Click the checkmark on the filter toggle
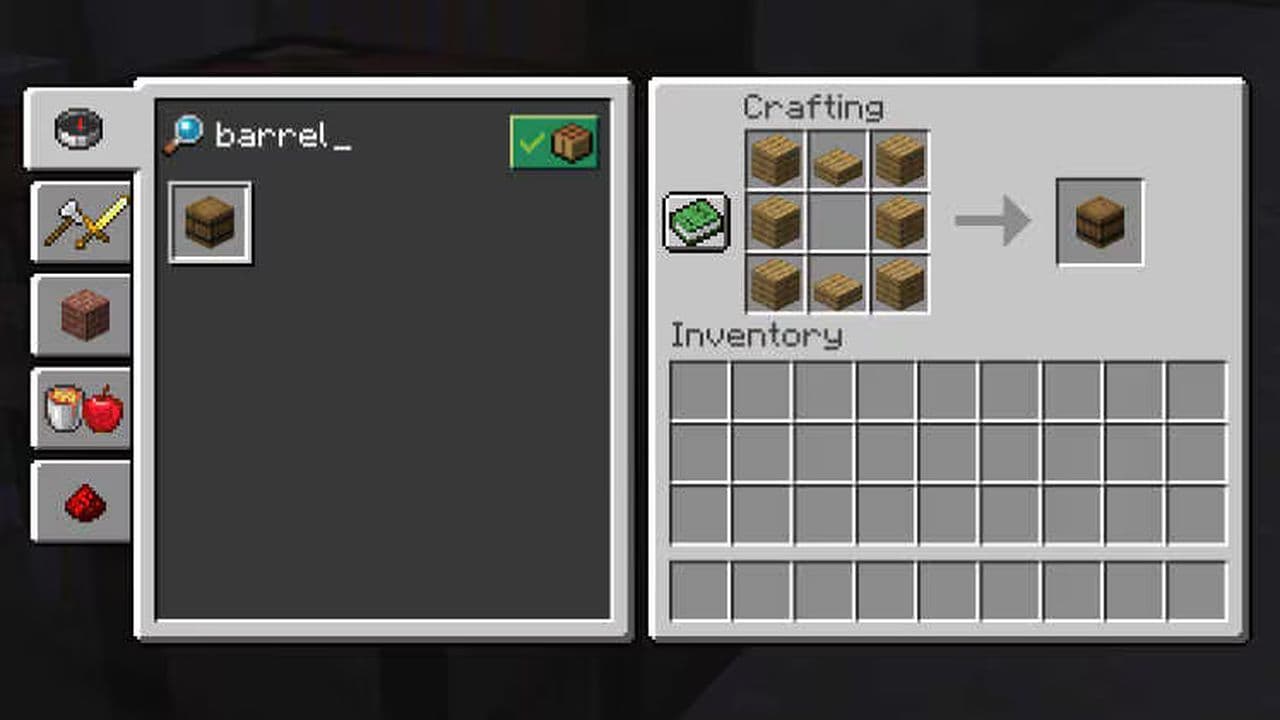 pos(531,143)
